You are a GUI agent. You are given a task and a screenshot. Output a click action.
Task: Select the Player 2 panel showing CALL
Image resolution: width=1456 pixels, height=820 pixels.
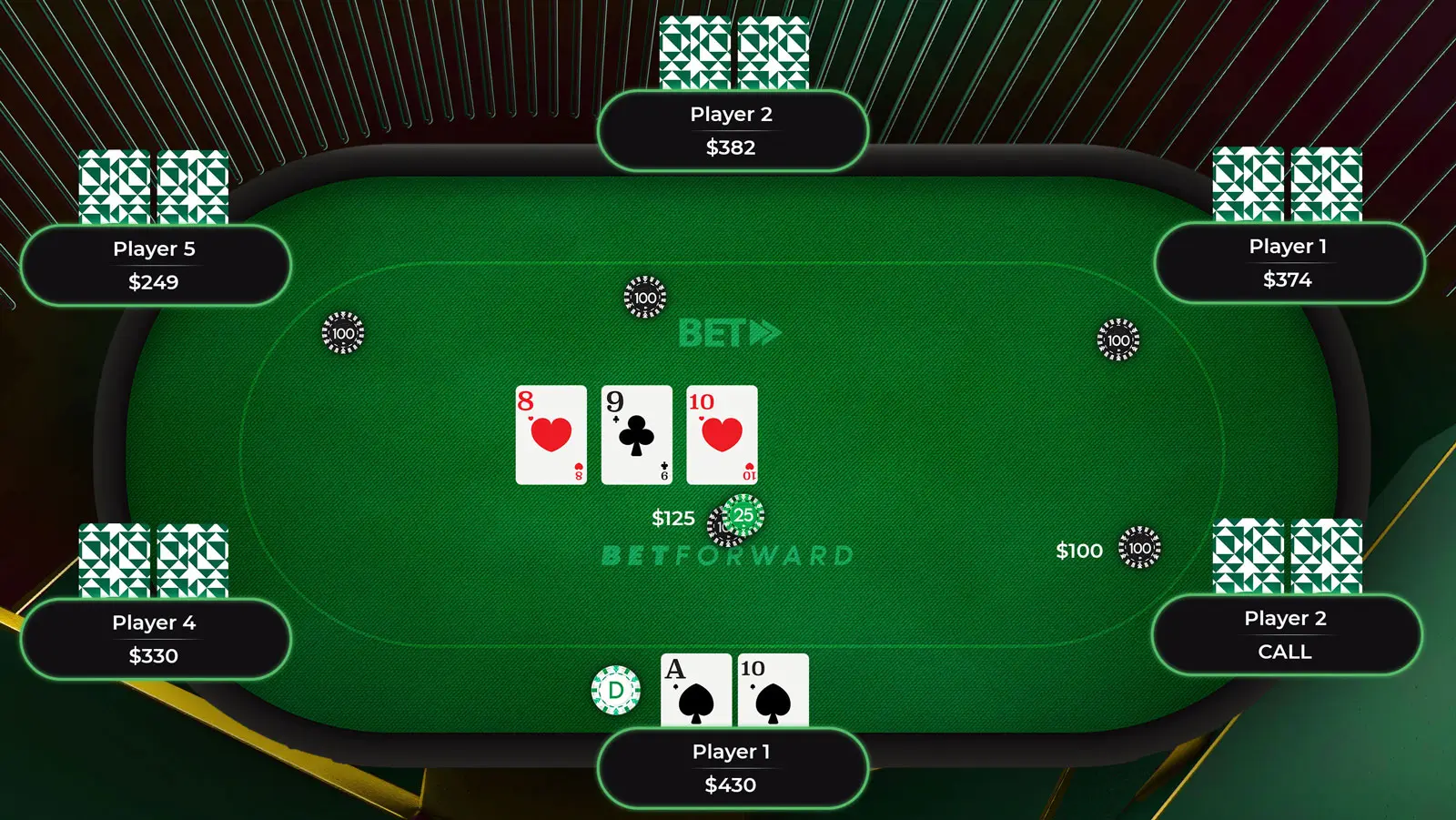[1285, 634]
